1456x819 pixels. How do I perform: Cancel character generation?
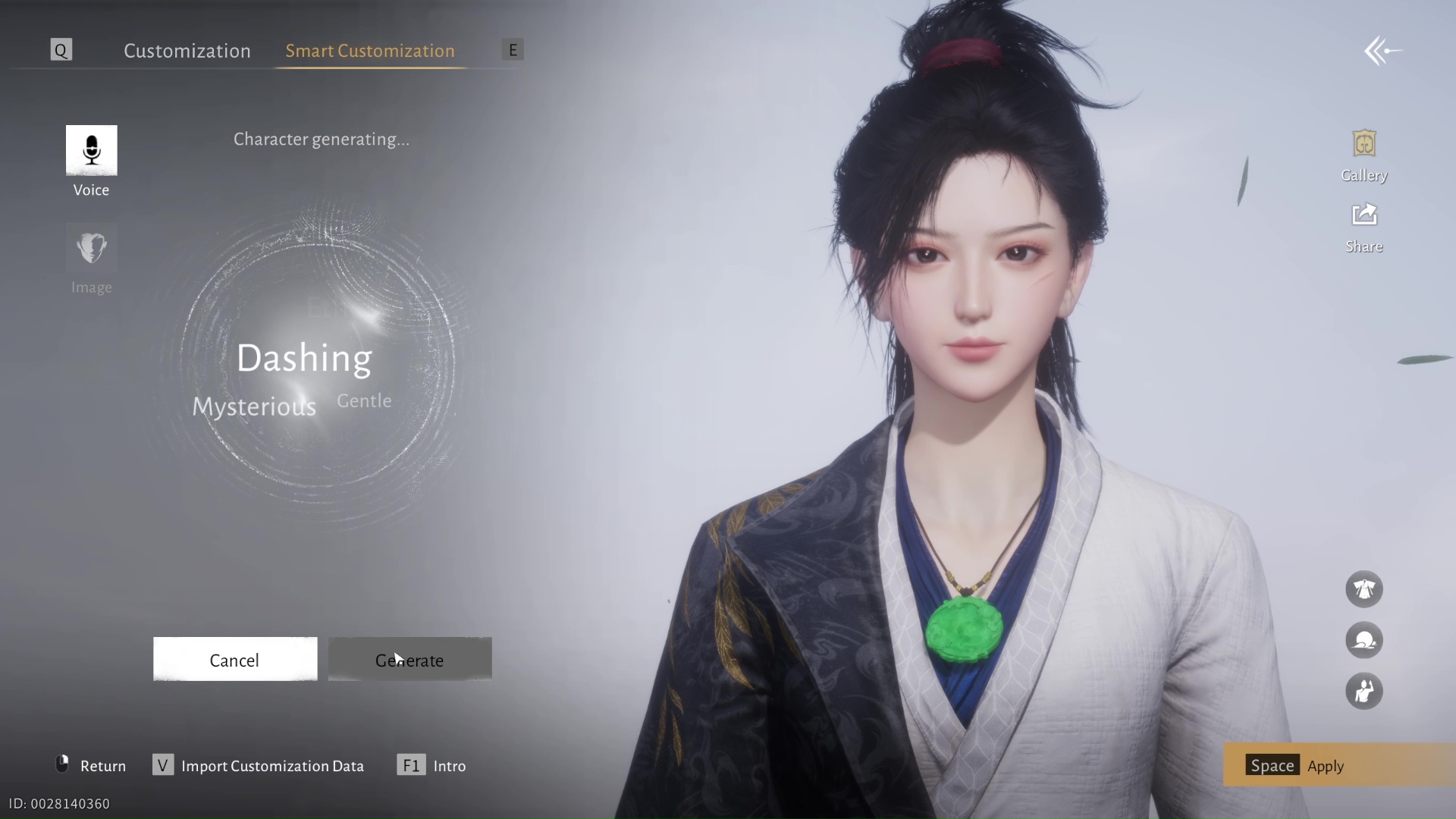[x=234, y=659]
